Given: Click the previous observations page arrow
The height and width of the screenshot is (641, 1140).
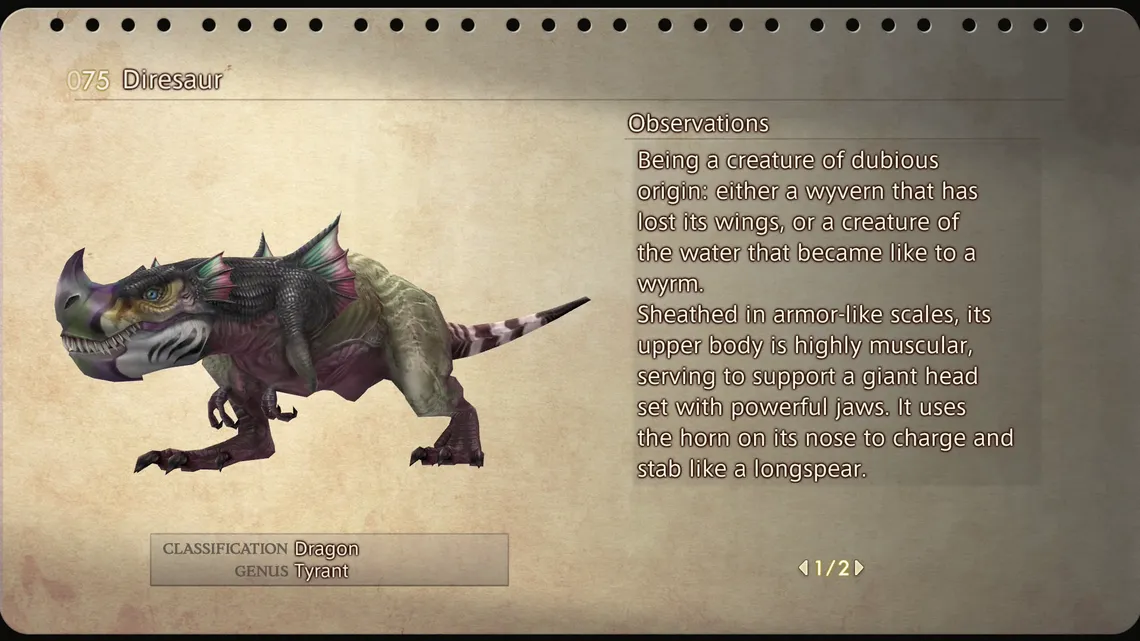Looking at the screenshot, I should 802,568.
